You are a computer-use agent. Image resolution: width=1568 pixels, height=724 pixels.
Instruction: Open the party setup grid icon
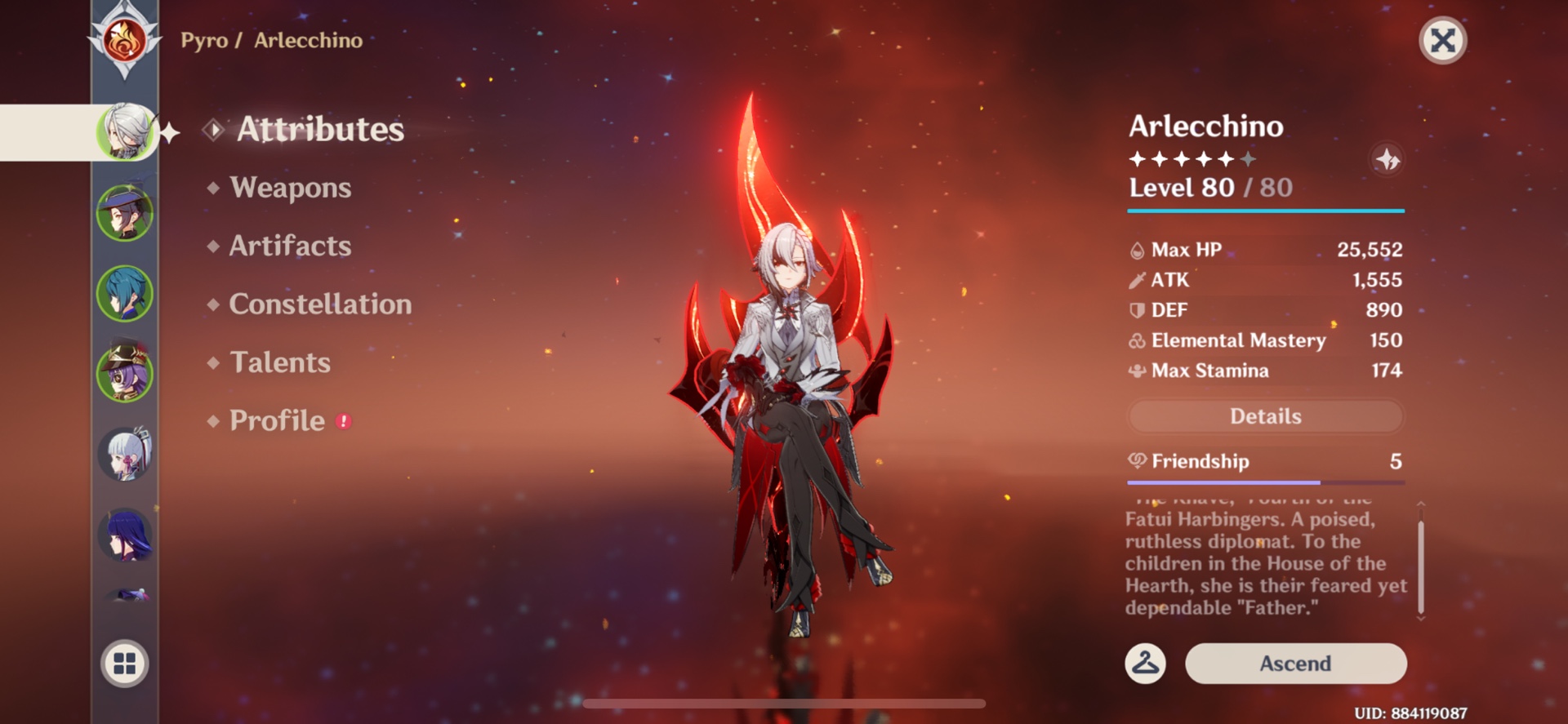(124, 663)
